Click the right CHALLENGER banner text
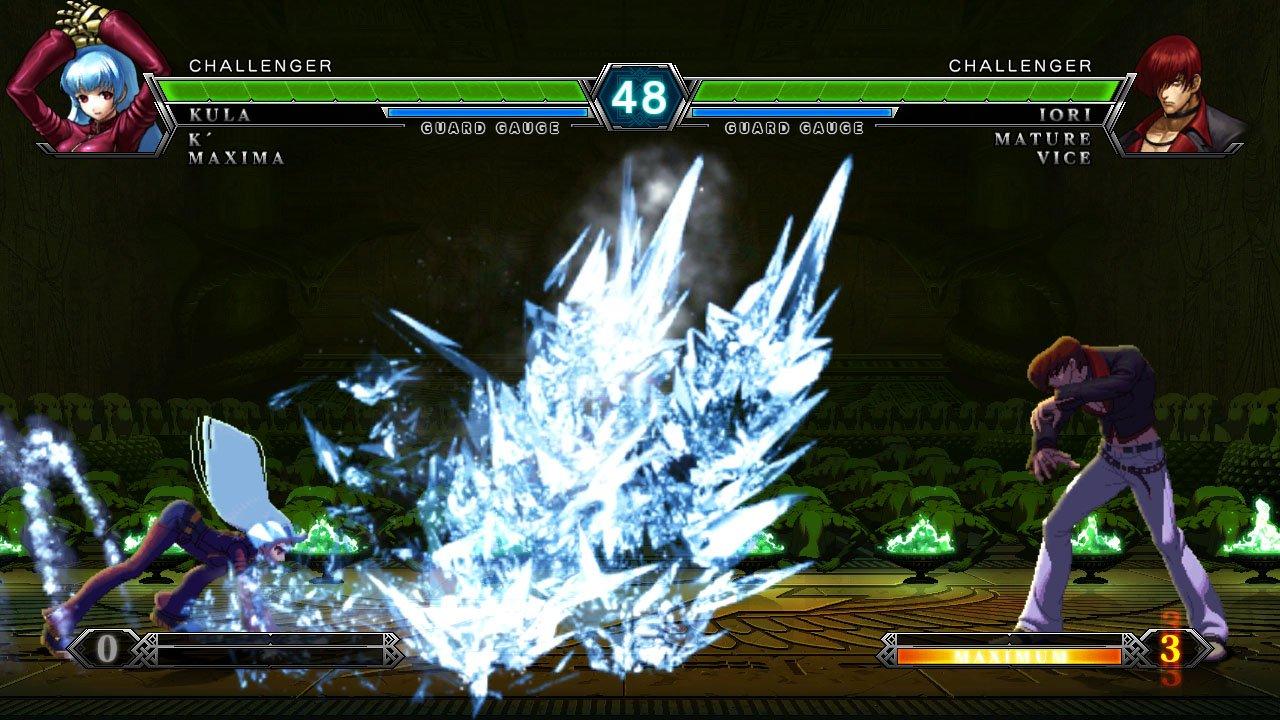The width and height of the screenshot is (1280, 720). coord(1020,67)
